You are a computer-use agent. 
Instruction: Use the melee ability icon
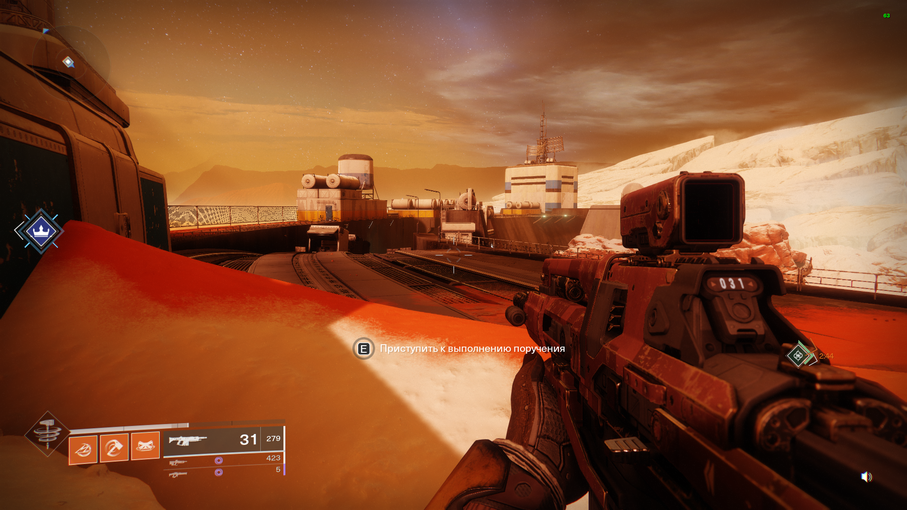114,446
